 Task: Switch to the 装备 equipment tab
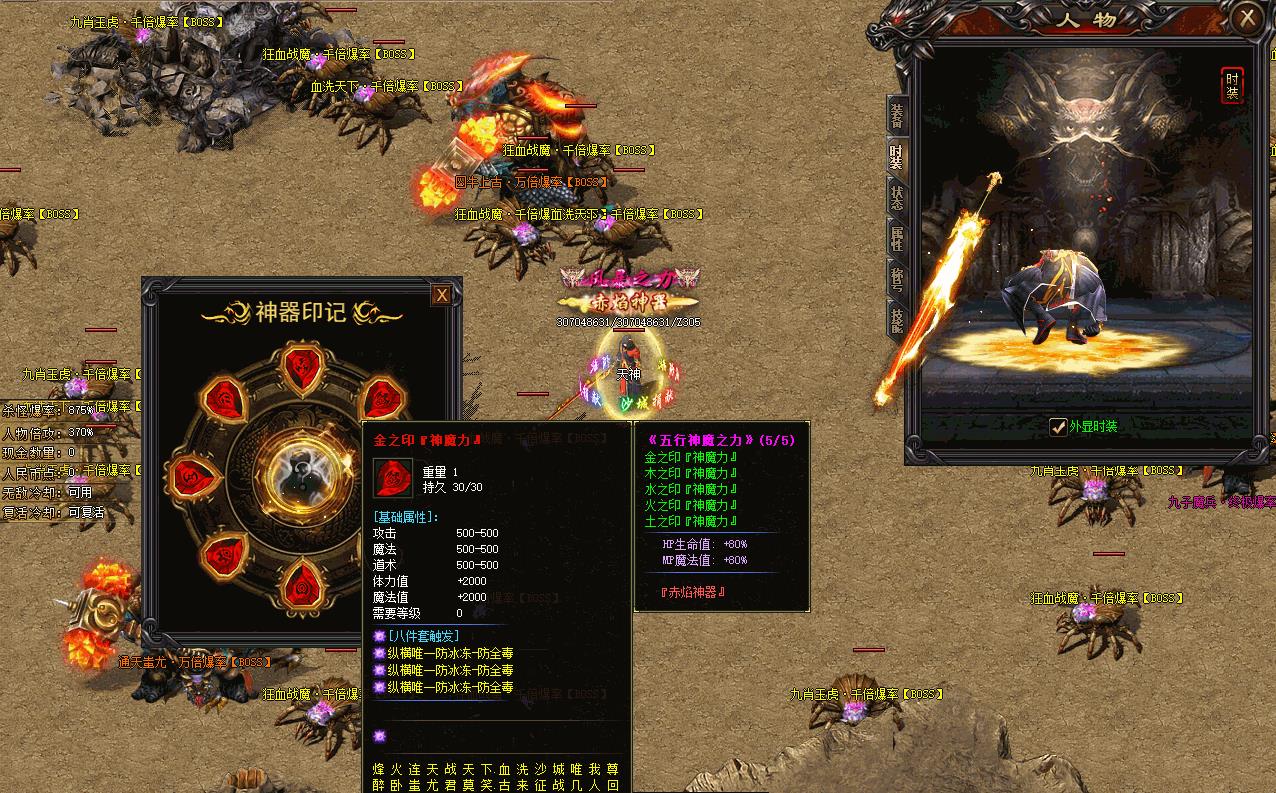pyautogui.click(x=897, y=117)
